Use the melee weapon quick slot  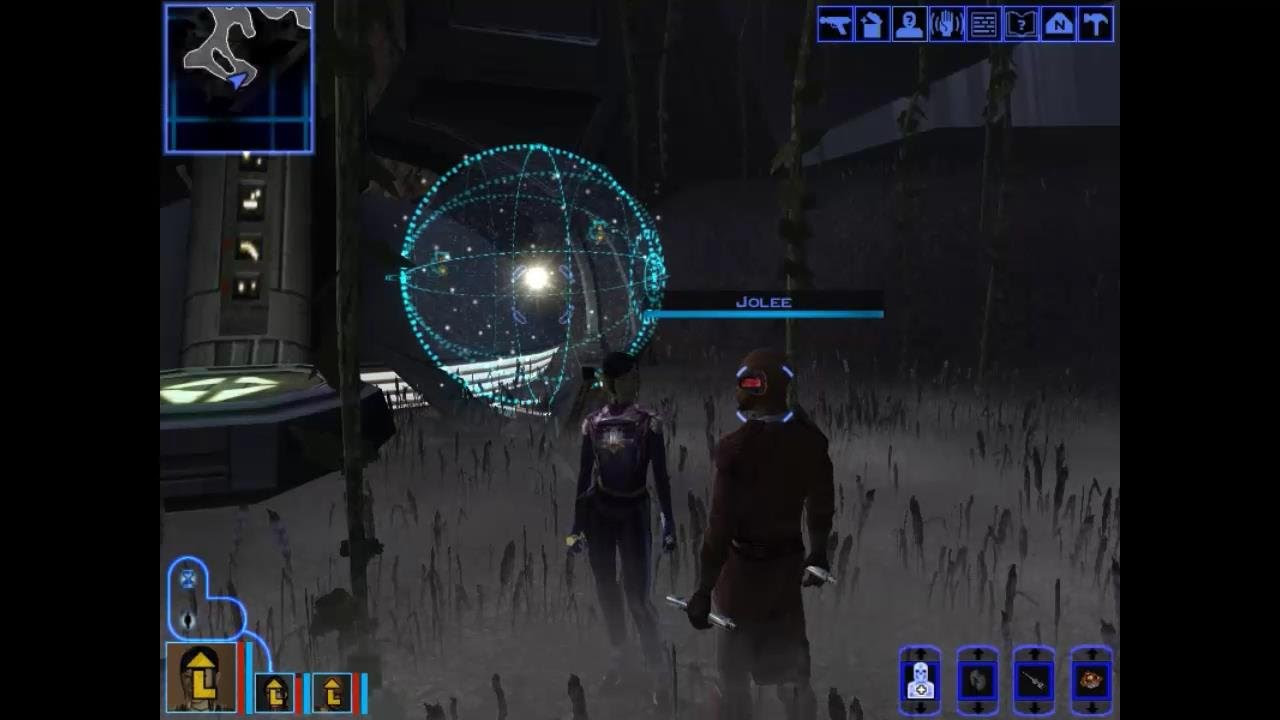point(1031,683)
